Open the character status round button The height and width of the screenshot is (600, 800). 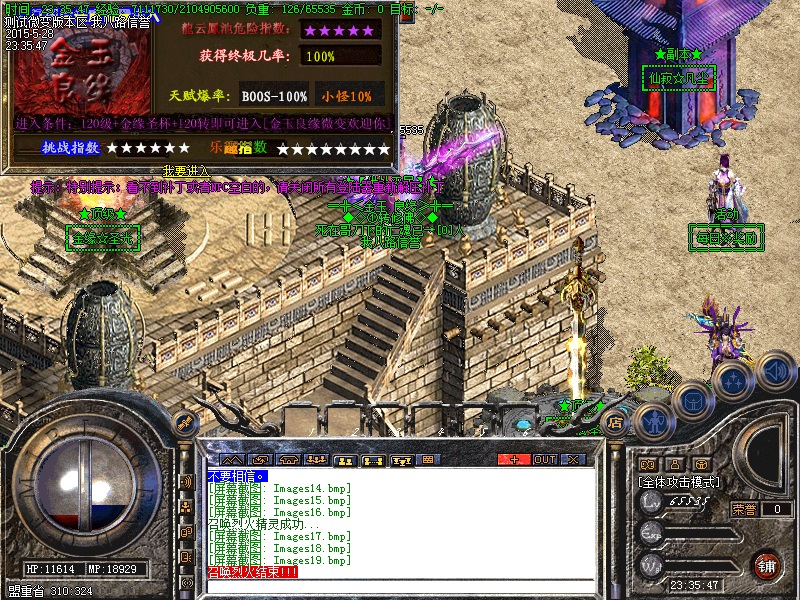click(652, 423)
